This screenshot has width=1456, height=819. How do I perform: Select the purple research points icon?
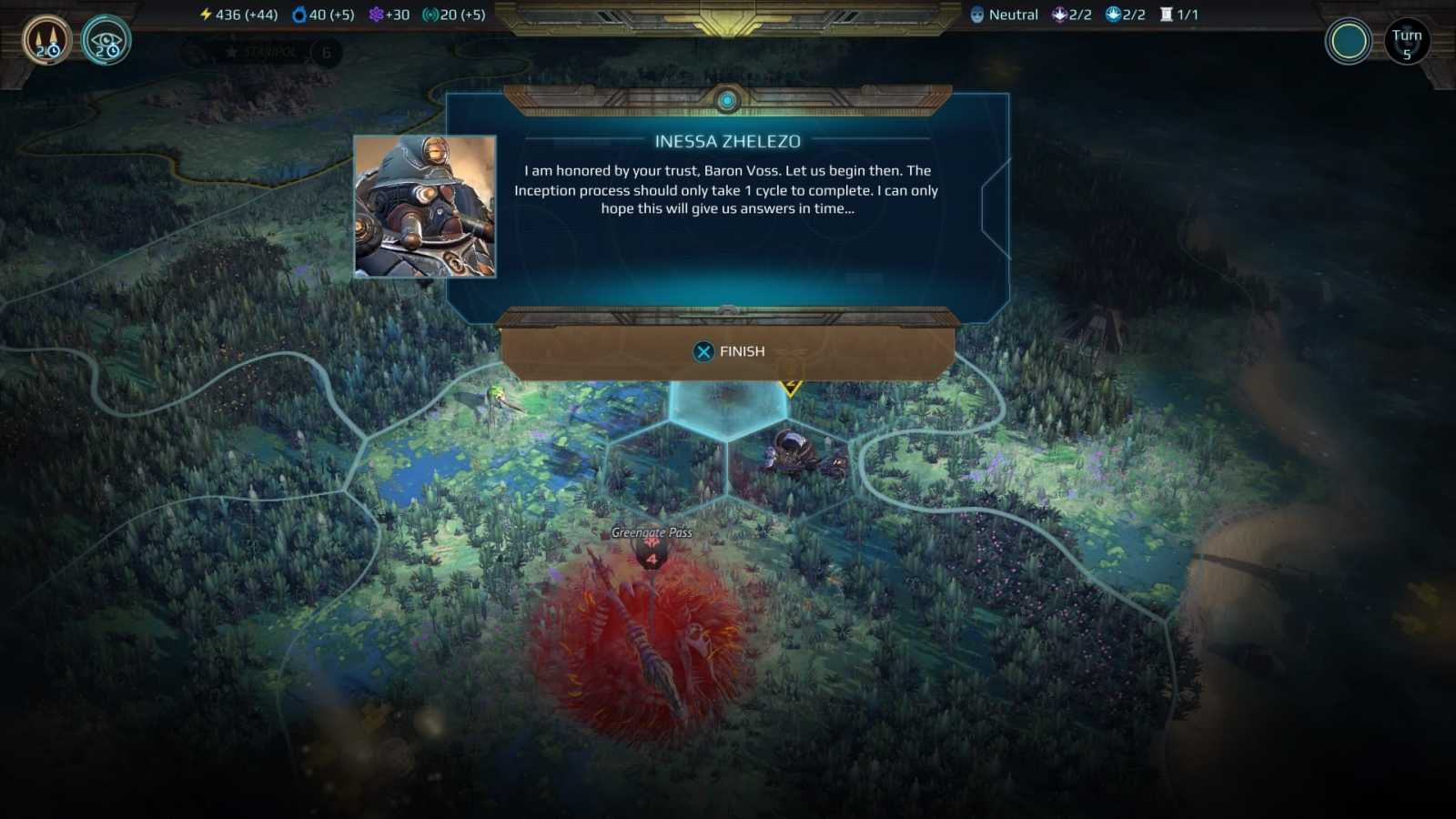click(x=376, y=15)
